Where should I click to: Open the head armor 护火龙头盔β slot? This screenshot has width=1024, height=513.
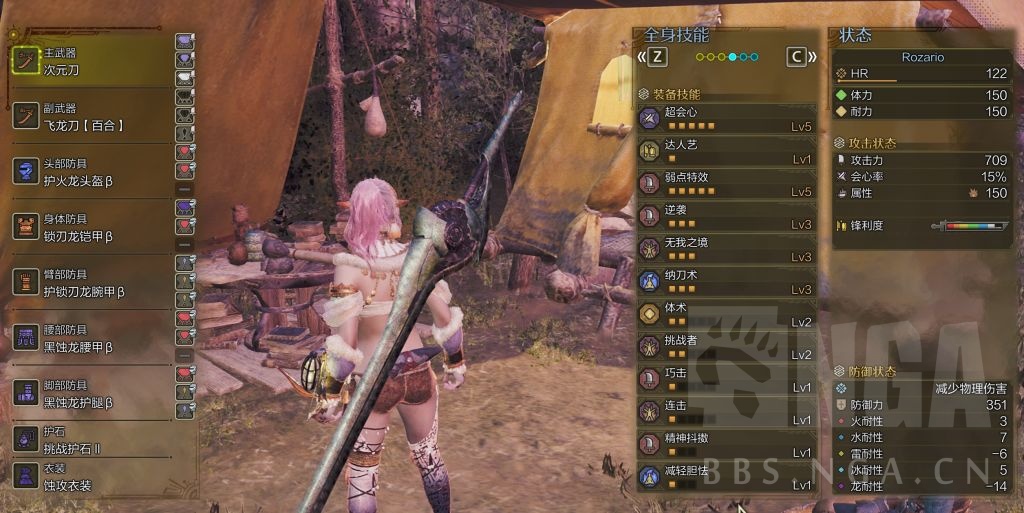(90, 172)
